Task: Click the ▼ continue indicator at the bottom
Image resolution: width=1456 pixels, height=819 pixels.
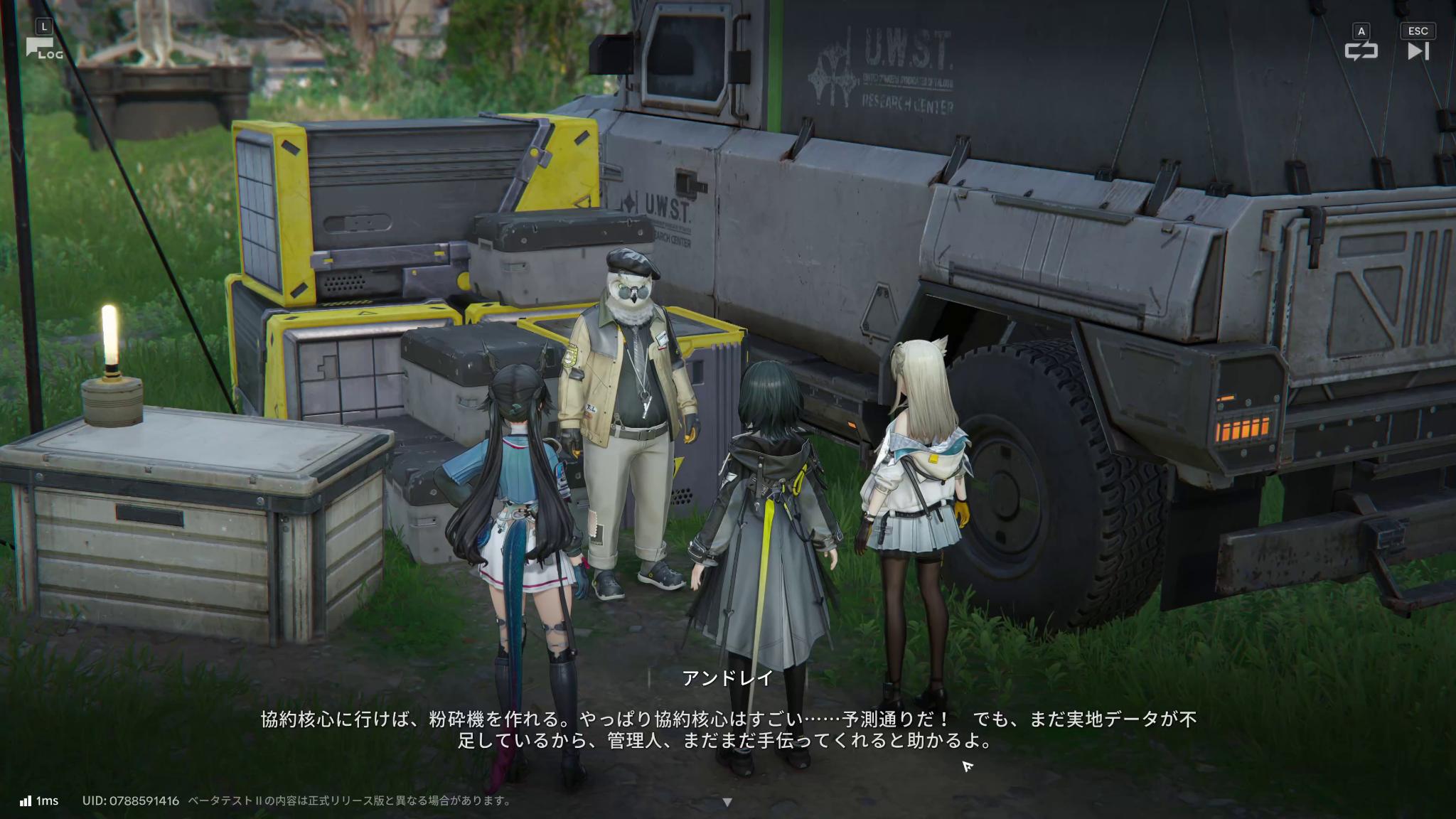Action: tap(727, 800)
